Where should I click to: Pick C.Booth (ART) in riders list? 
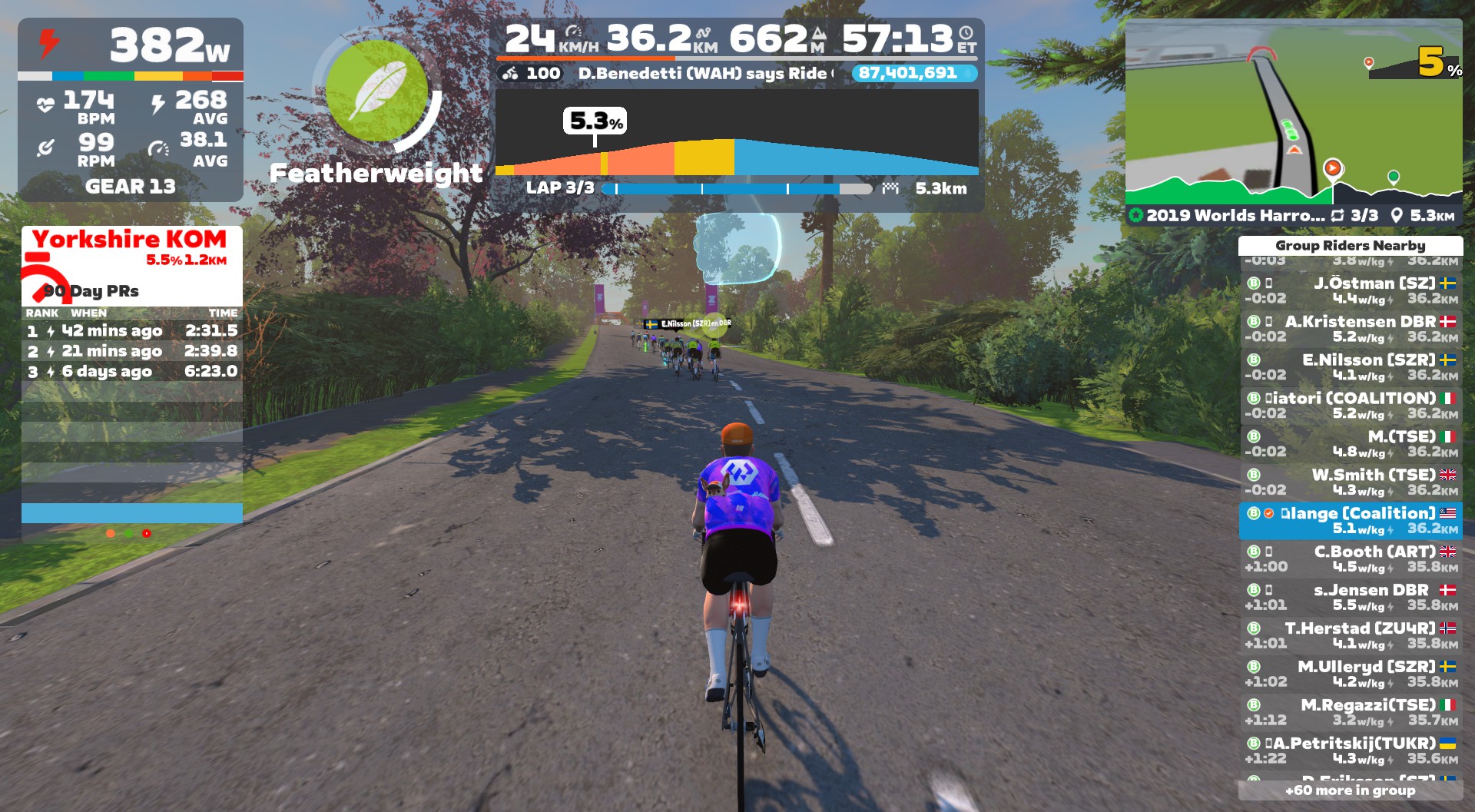pyautogui.click(x=1351, y=559)
